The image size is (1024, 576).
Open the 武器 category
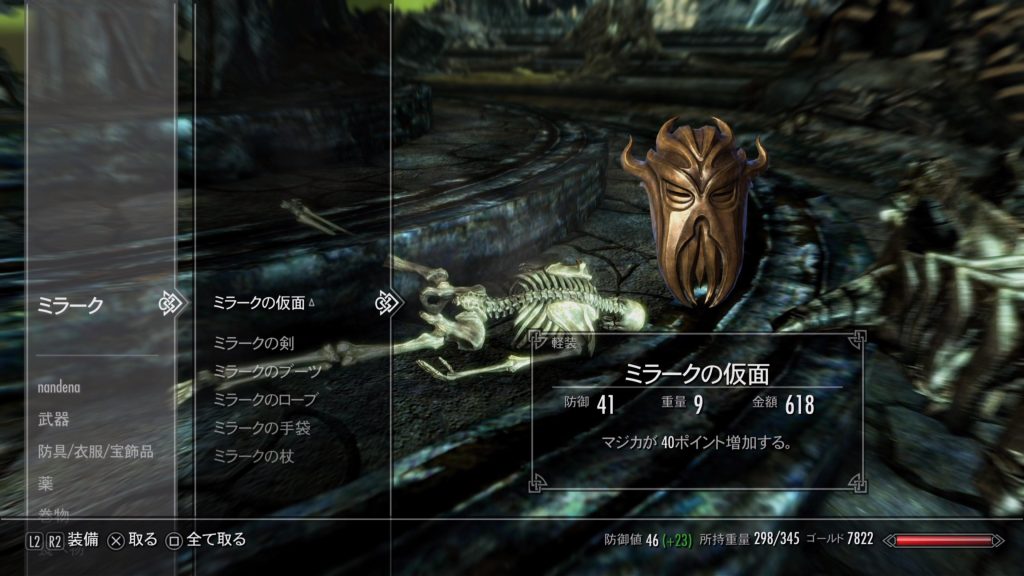tap(54, 419)
